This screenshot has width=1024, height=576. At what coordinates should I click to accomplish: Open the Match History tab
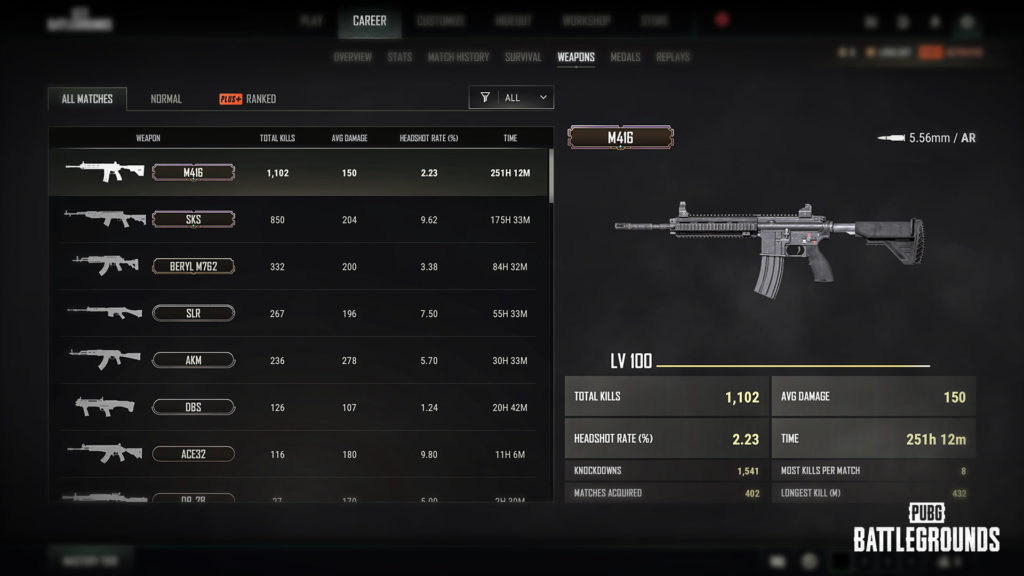(x=458, y=57)
